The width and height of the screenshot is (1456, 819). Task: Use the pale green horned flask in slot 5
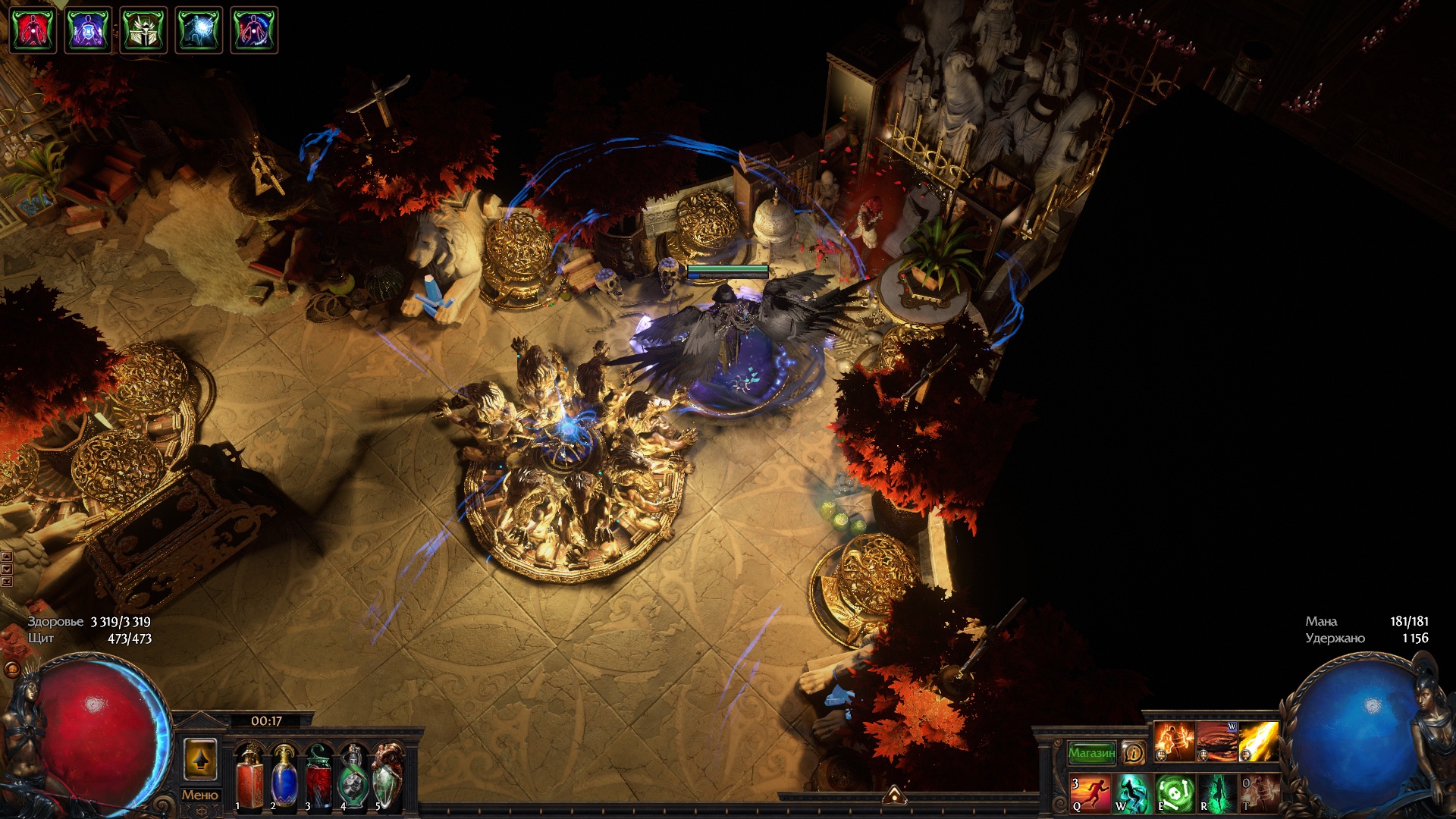(x=388, y=777)
